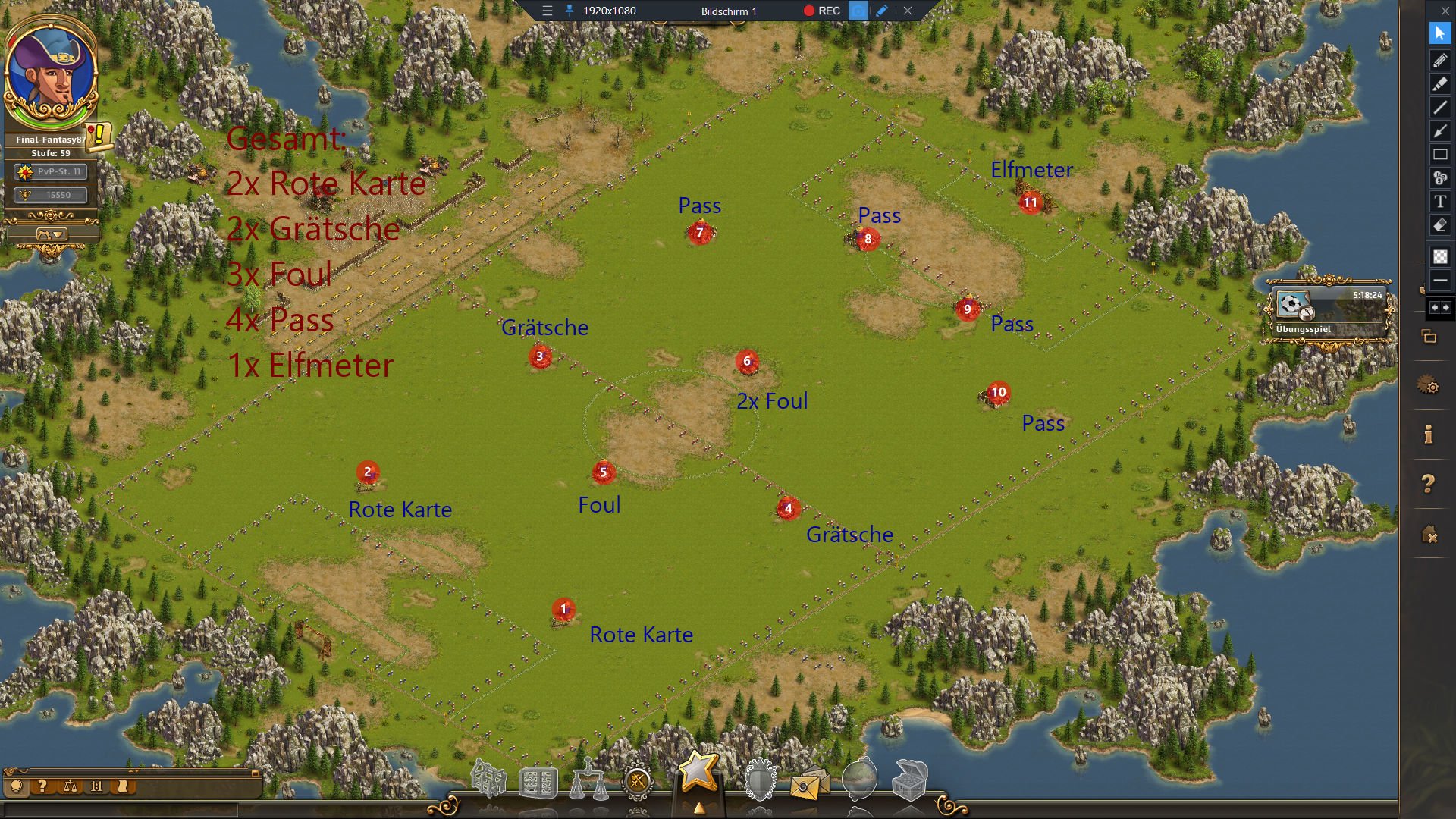The width and height of the screenshot is (1456, 819).
Task: Click the crossed tools medallion icon
Action: coord(637,780)
